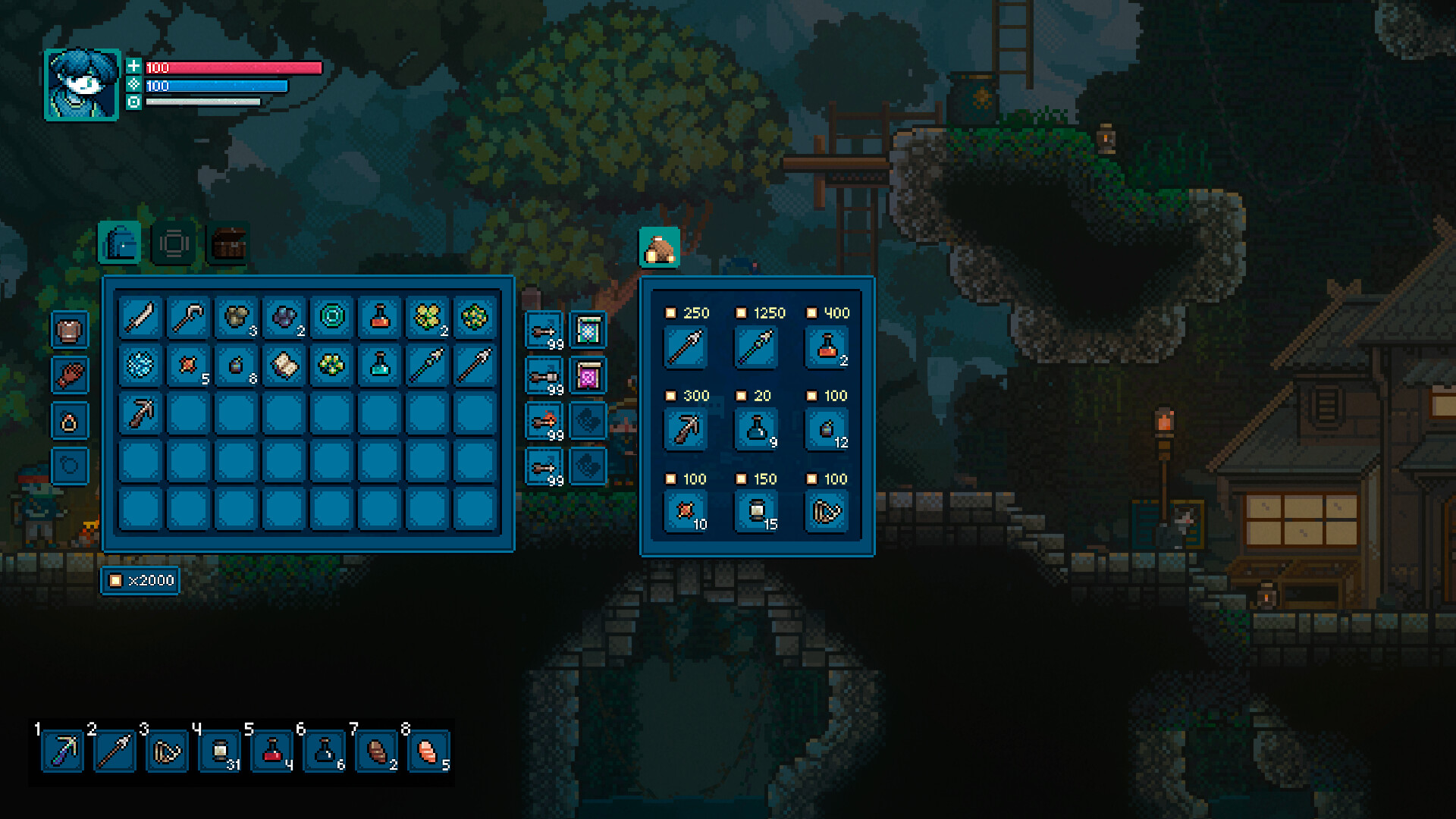The height and width of the screenshot is (819, 1456).
Task: Select the magenta banner scroll slot
Action: click(x=588, y=376)
